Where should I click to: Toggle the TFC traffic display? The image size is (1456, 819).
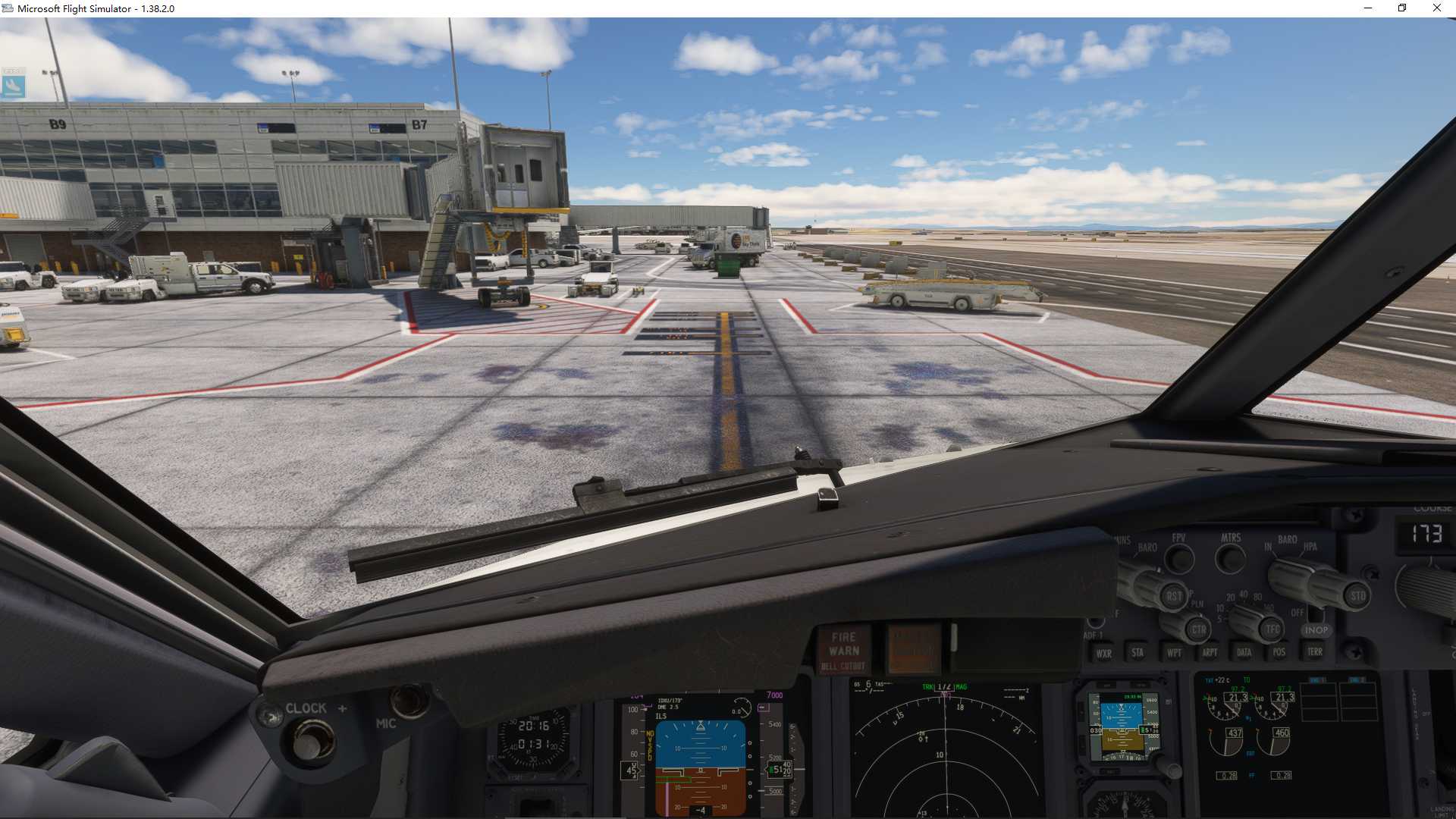1273,629
